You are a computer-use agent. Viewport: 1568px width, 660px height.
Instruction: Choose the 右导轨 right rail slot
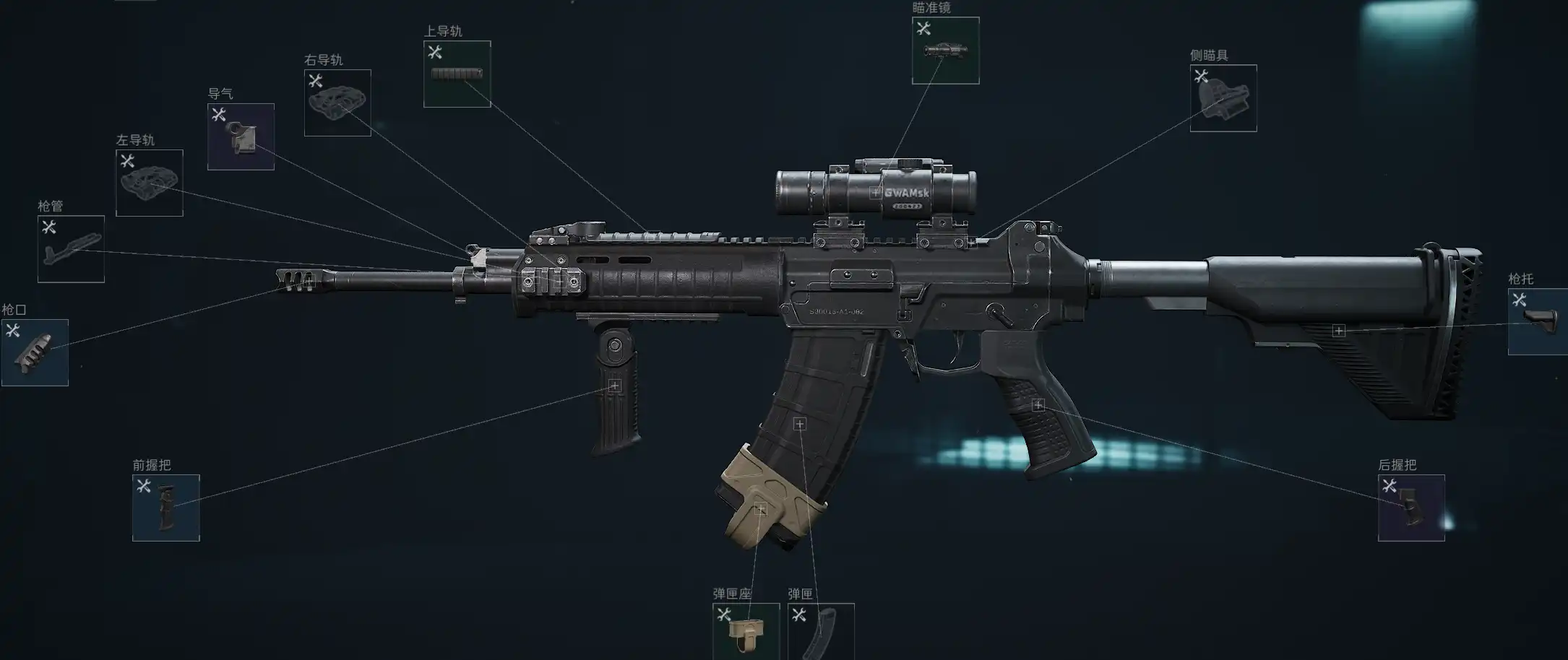[x=337, y=103]
